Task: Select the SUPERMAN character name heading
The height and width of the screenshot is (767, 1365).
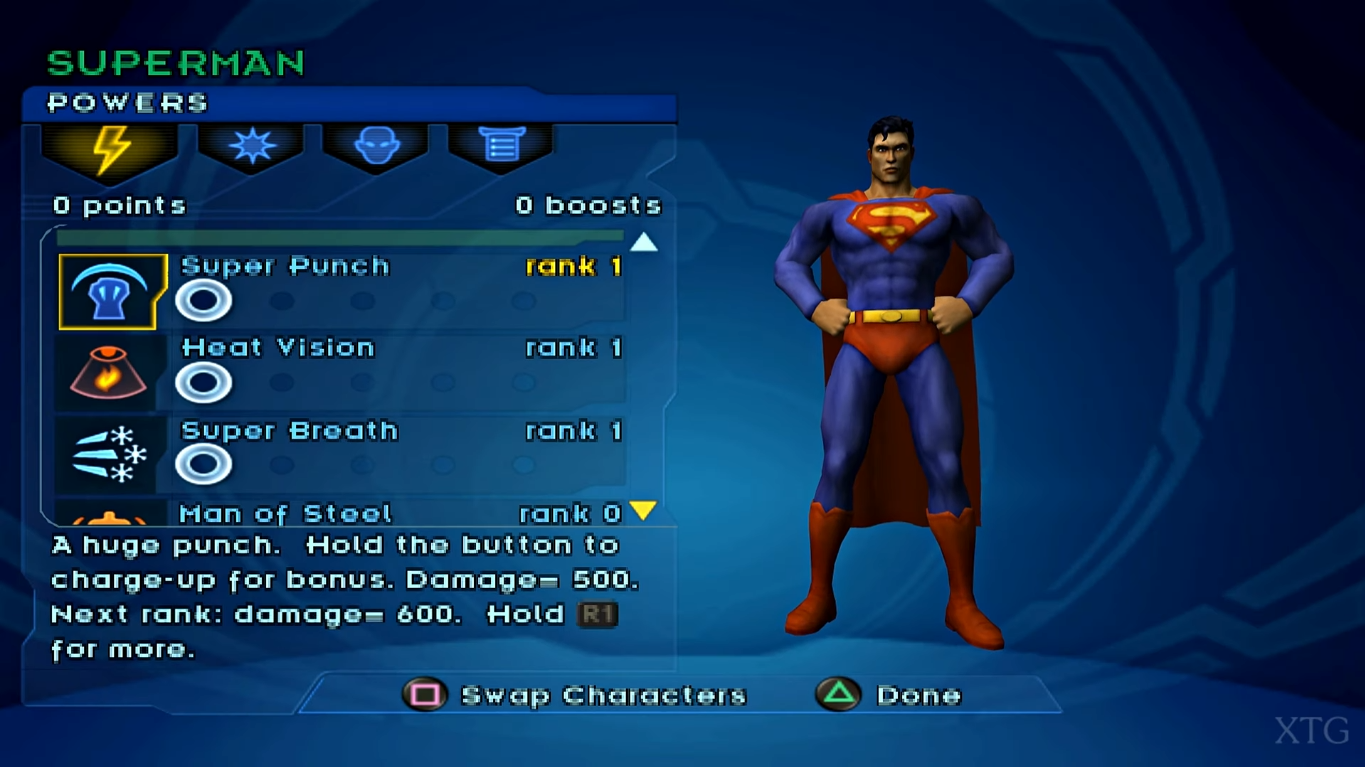Action: (176, 61)
